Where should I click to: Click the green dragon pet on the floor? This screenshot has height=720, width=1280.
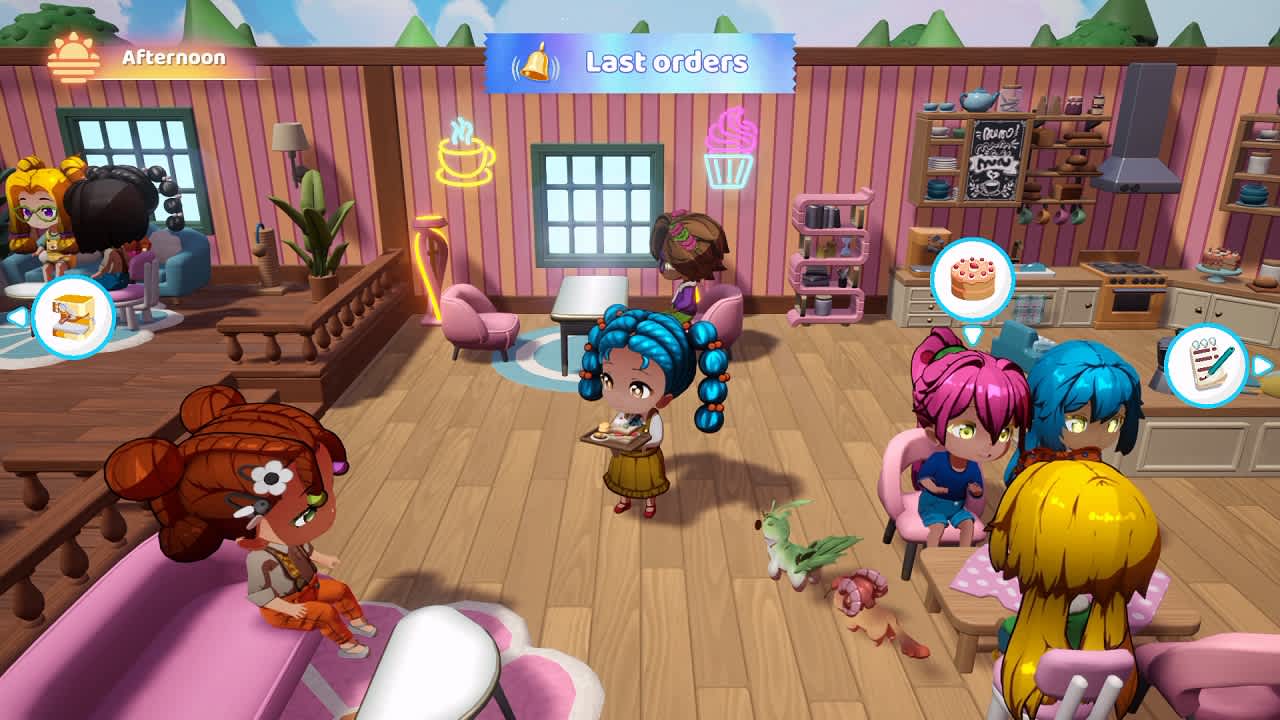tap(790, 545)
